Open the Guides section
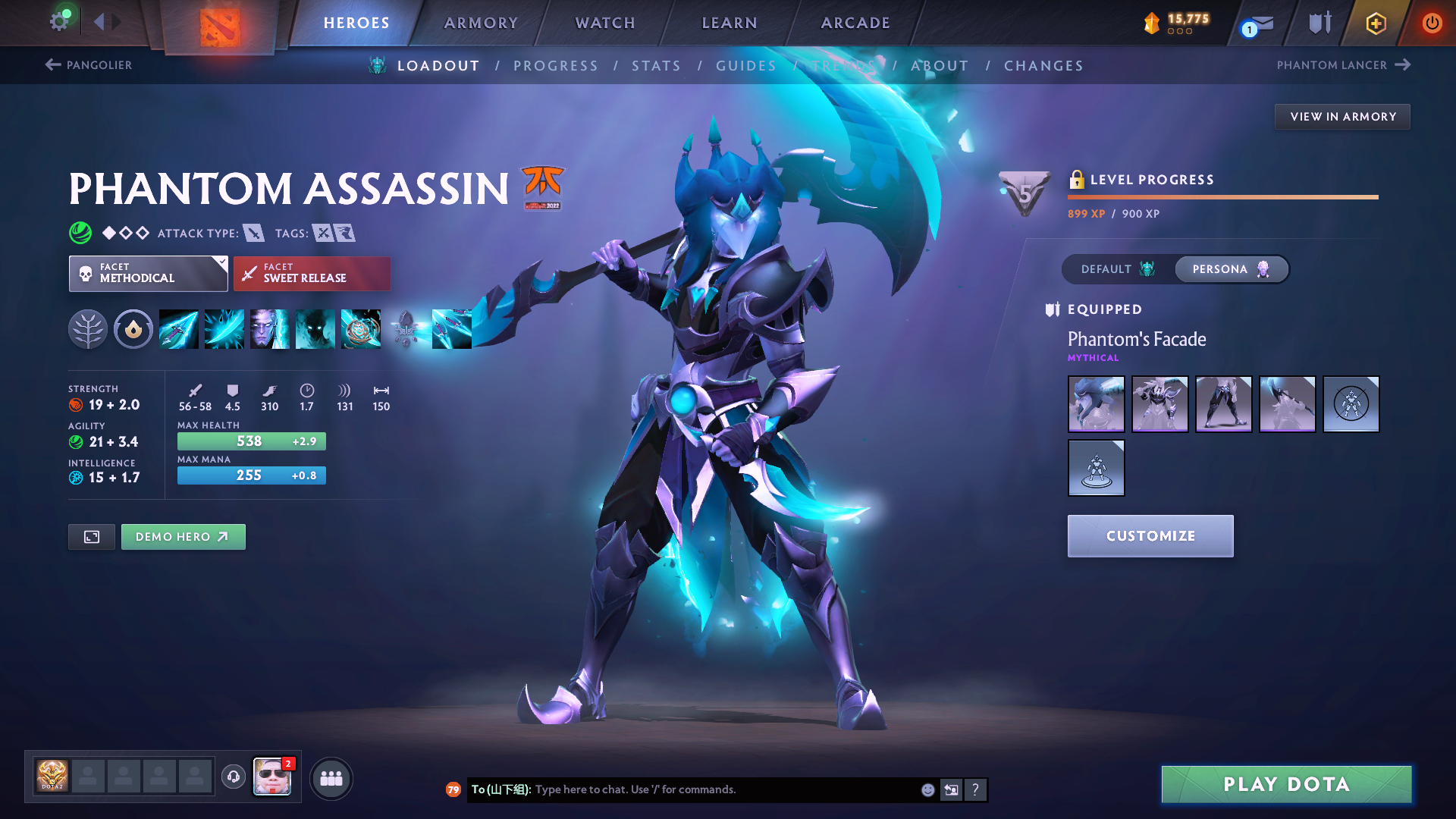1456x819 pixels. [x=746, y=66]
